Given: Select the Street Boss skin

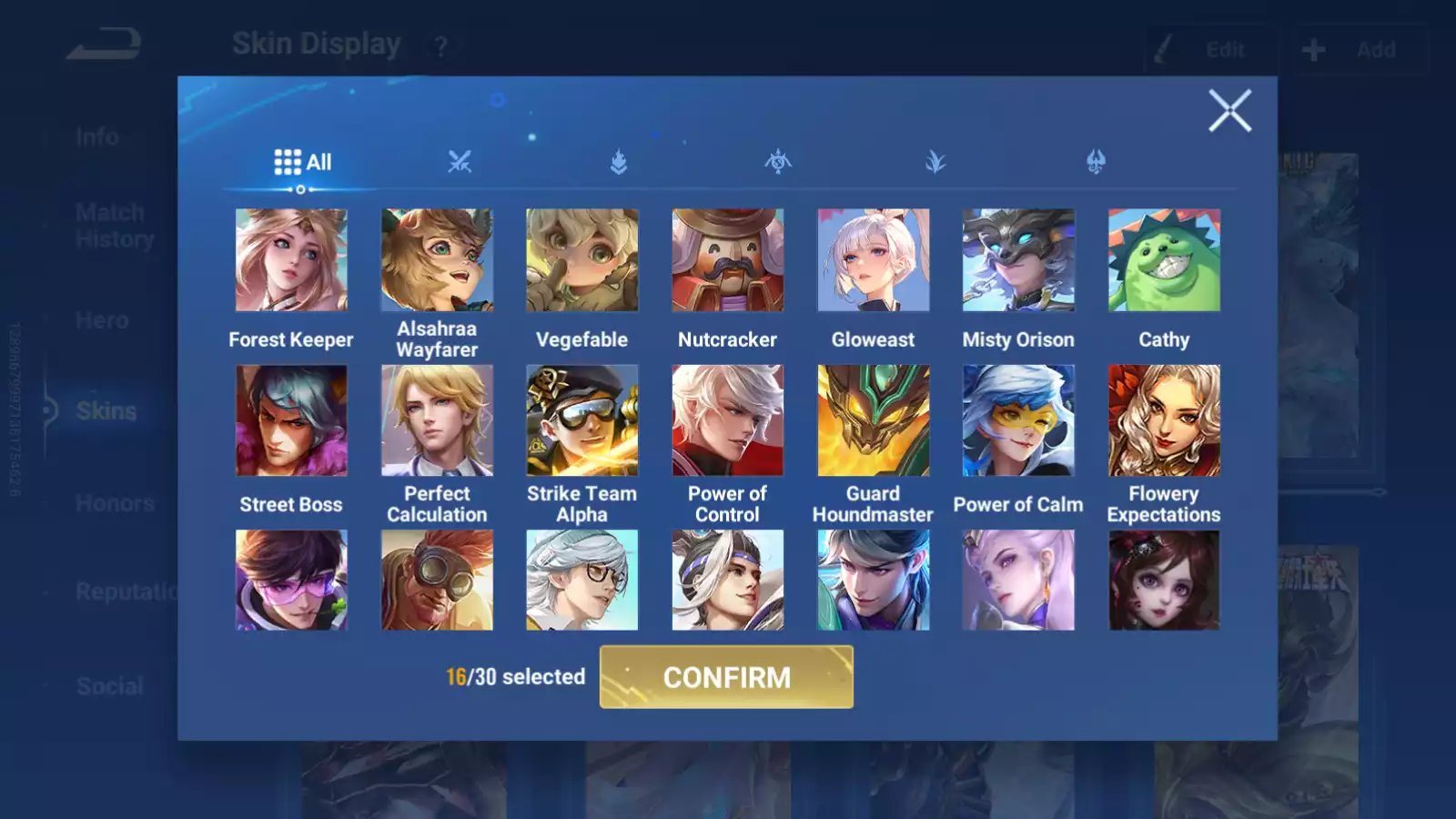Looking at the screenshot, I should click(x=291, y=420).
